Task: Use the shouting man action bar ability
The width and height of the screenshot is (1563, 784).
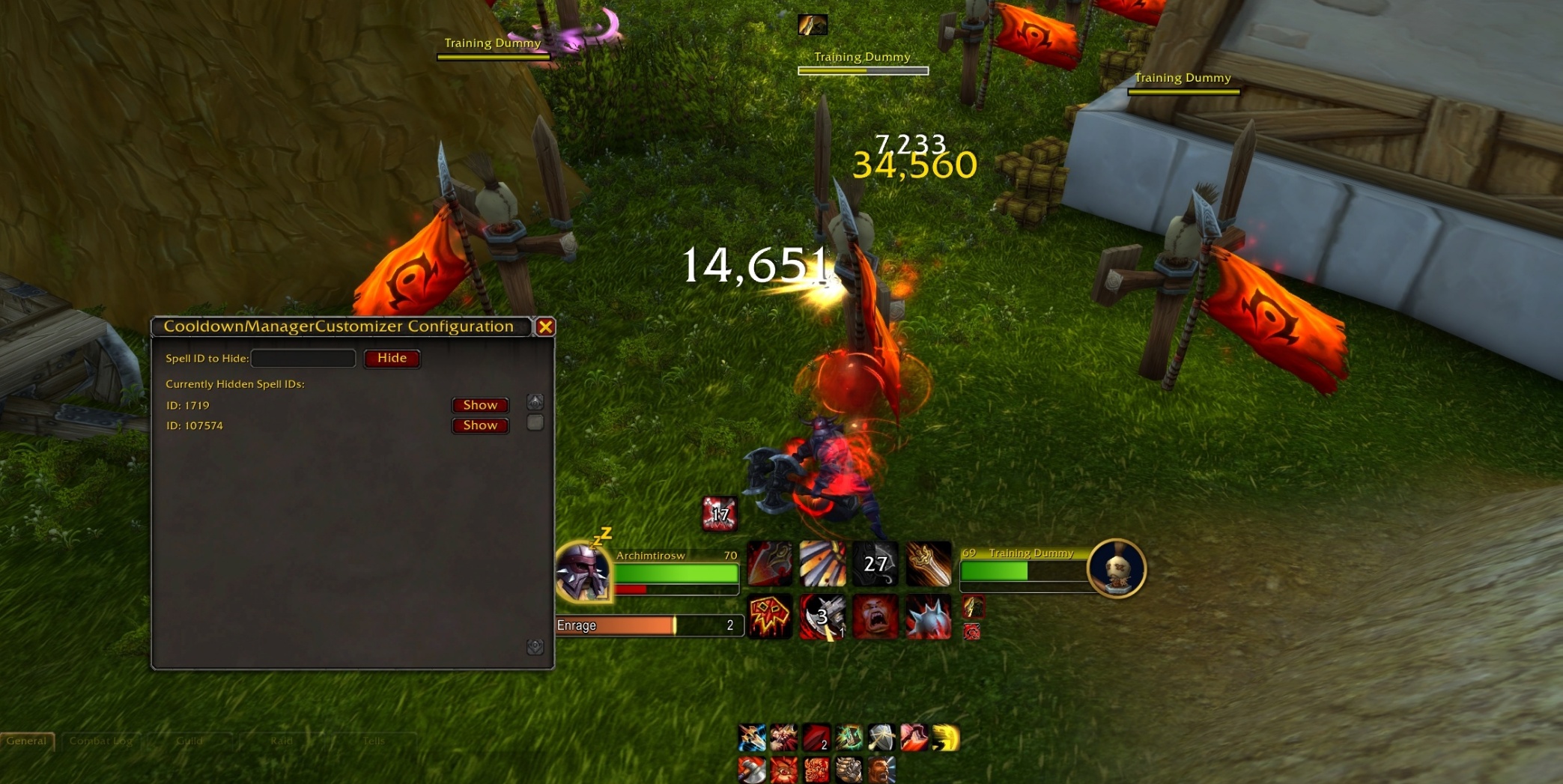Action: coord(881,770)
